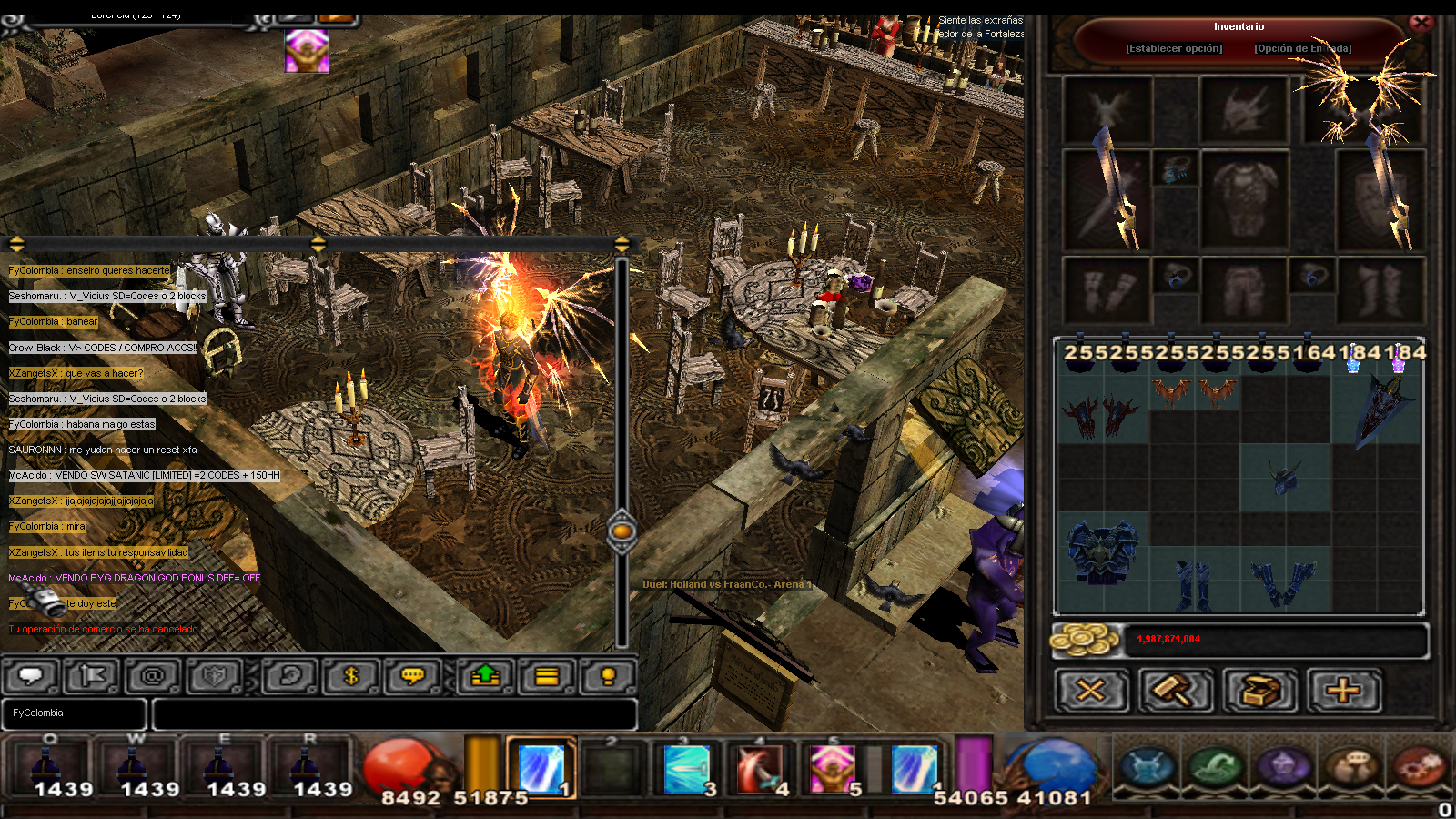The height and width of the screenshot is (819, 1456).
Task: Toggle the dollar sign chat filter
Action: (351, 676)
